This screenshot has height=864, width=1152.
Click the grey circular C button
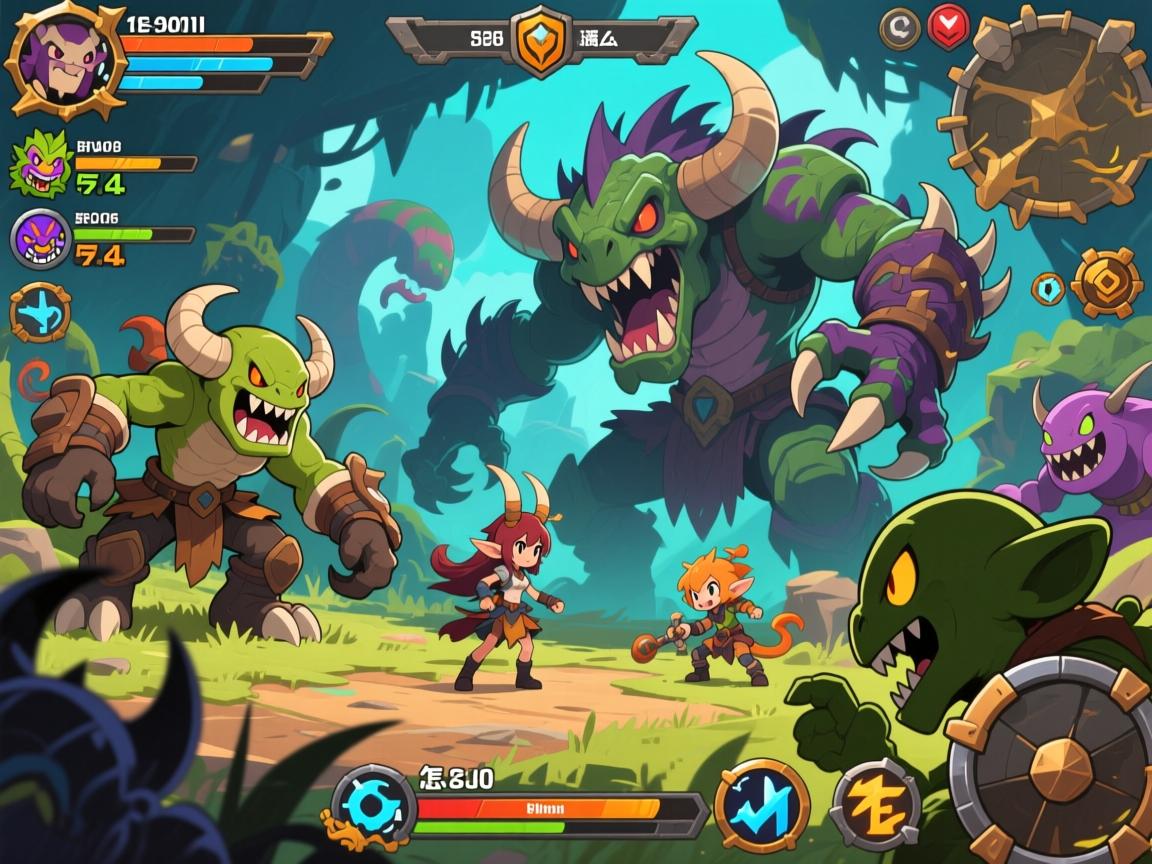[899, 29]
